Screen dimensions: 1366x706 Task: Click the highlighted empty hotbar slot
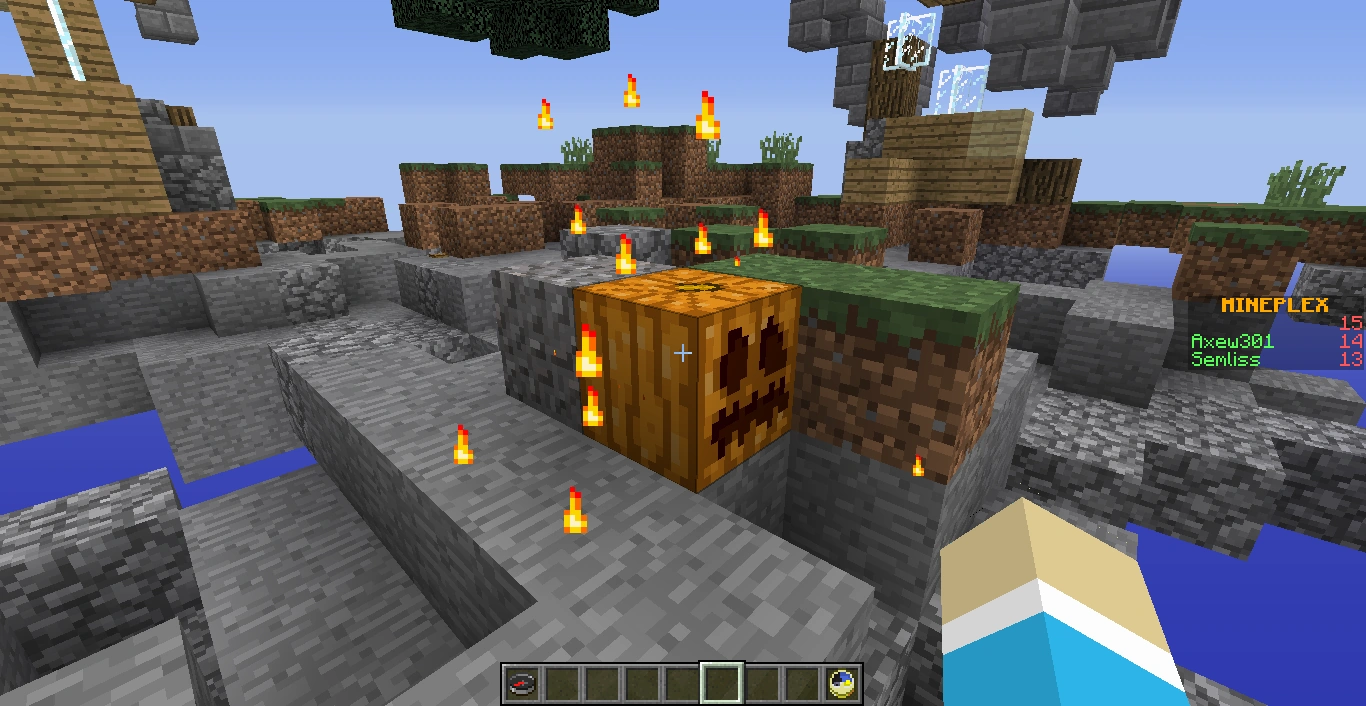(x=721, y=685)
